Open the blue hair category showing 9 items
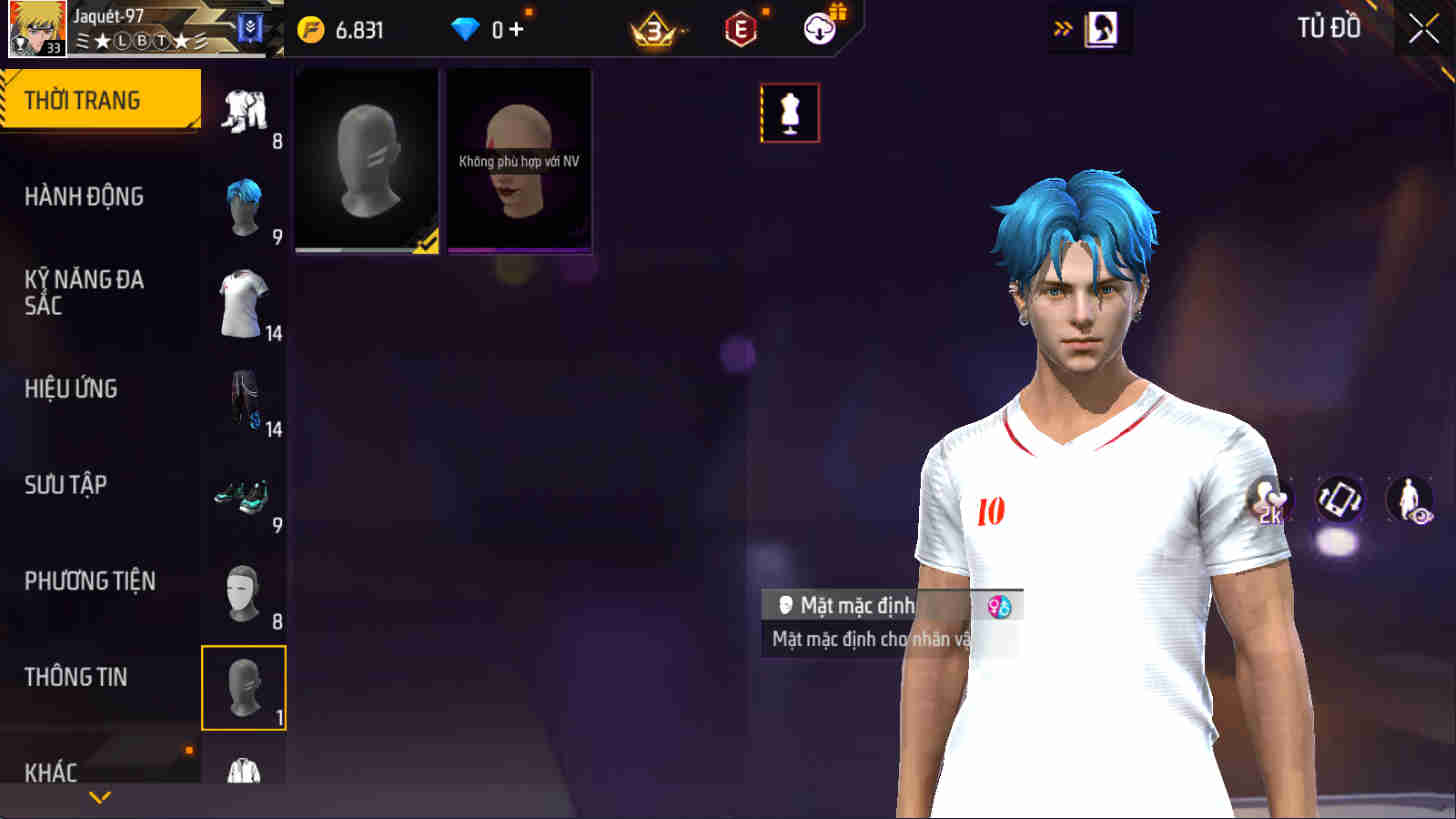The image size is (1456, 819). 244,205
